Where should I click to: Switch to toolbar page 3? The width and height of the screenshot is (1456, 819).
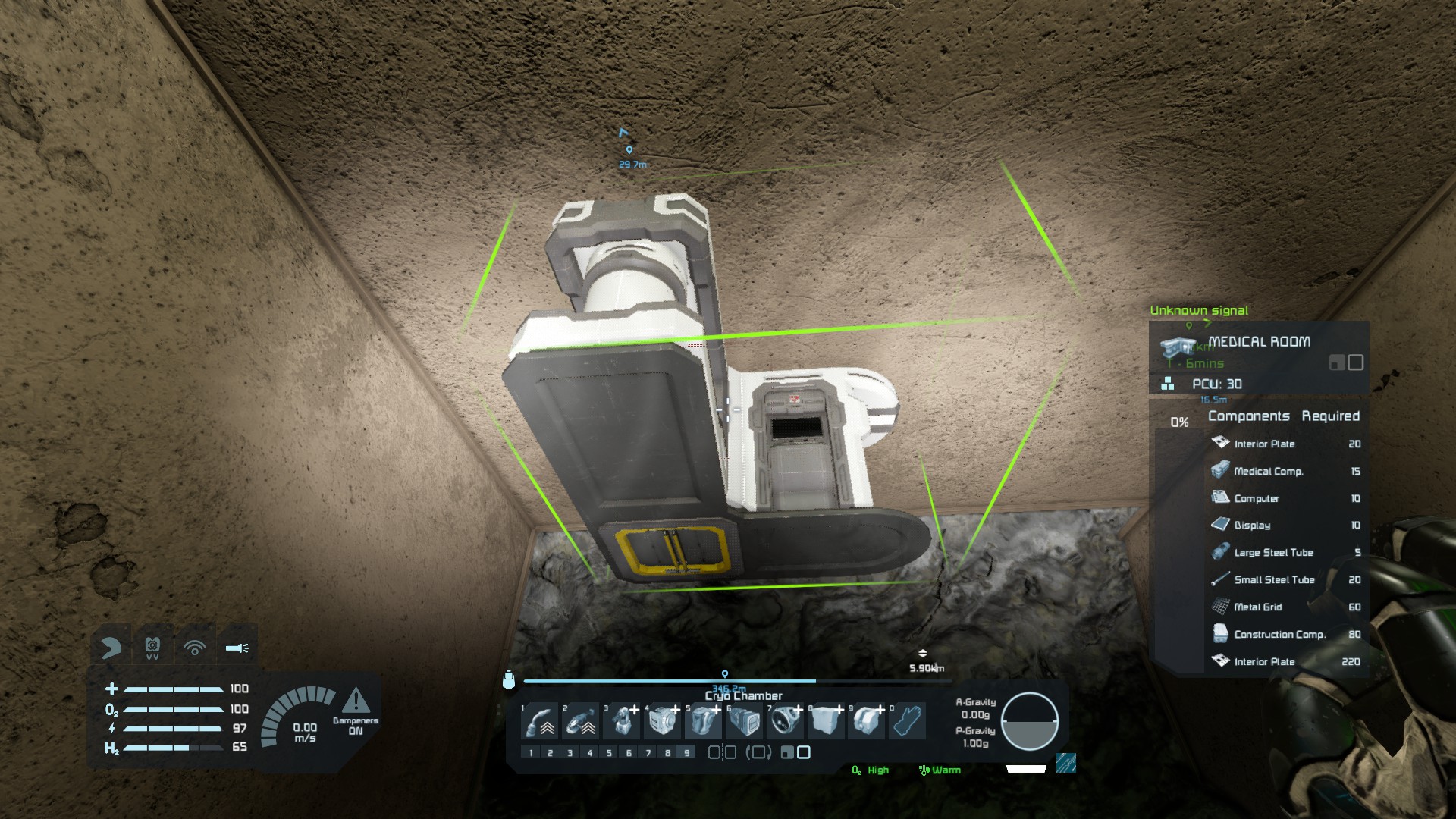tap(570, 753)
